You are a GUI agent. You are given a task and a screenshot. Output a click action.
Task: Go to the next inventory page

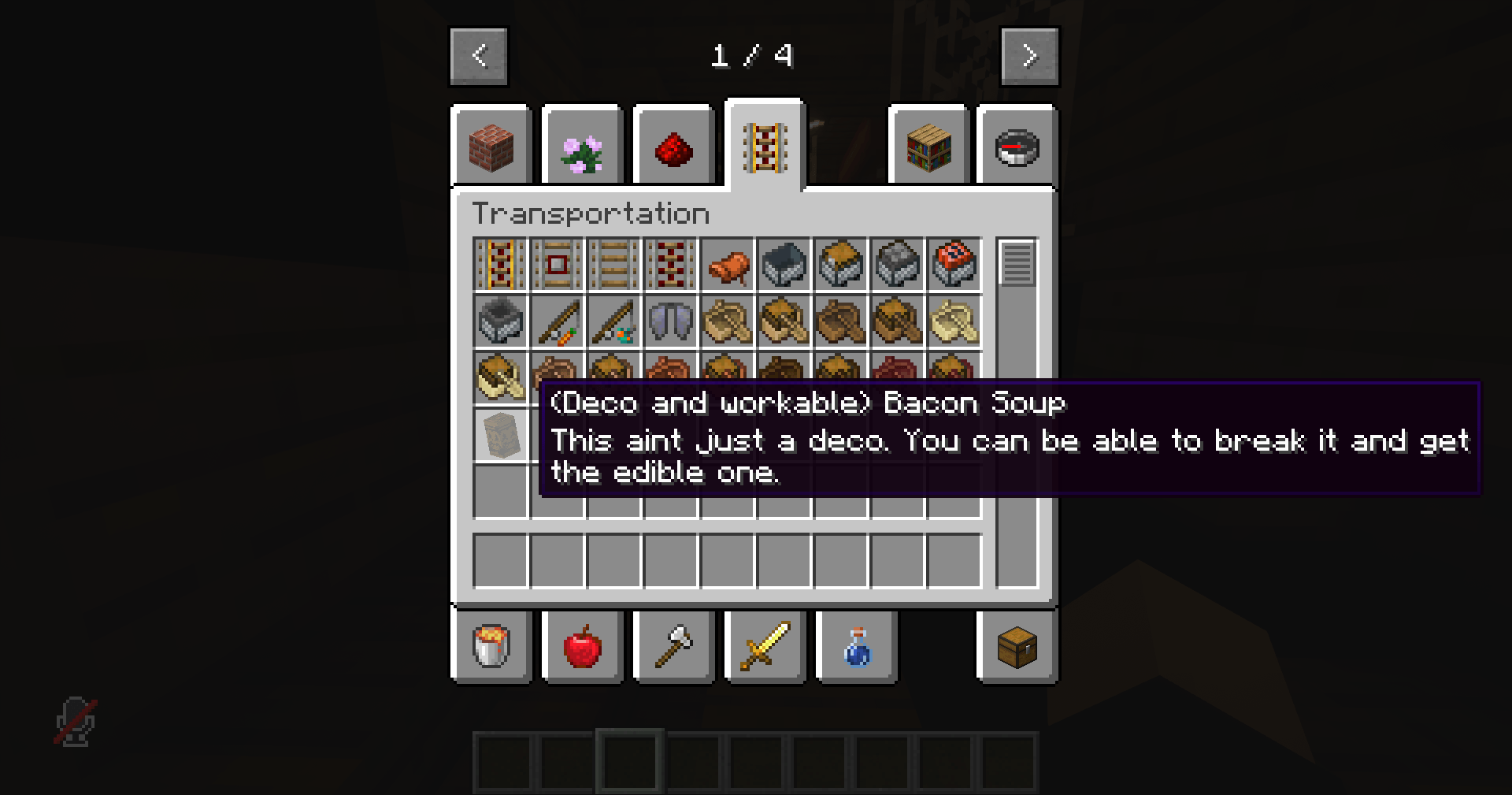click(1030, 55)
